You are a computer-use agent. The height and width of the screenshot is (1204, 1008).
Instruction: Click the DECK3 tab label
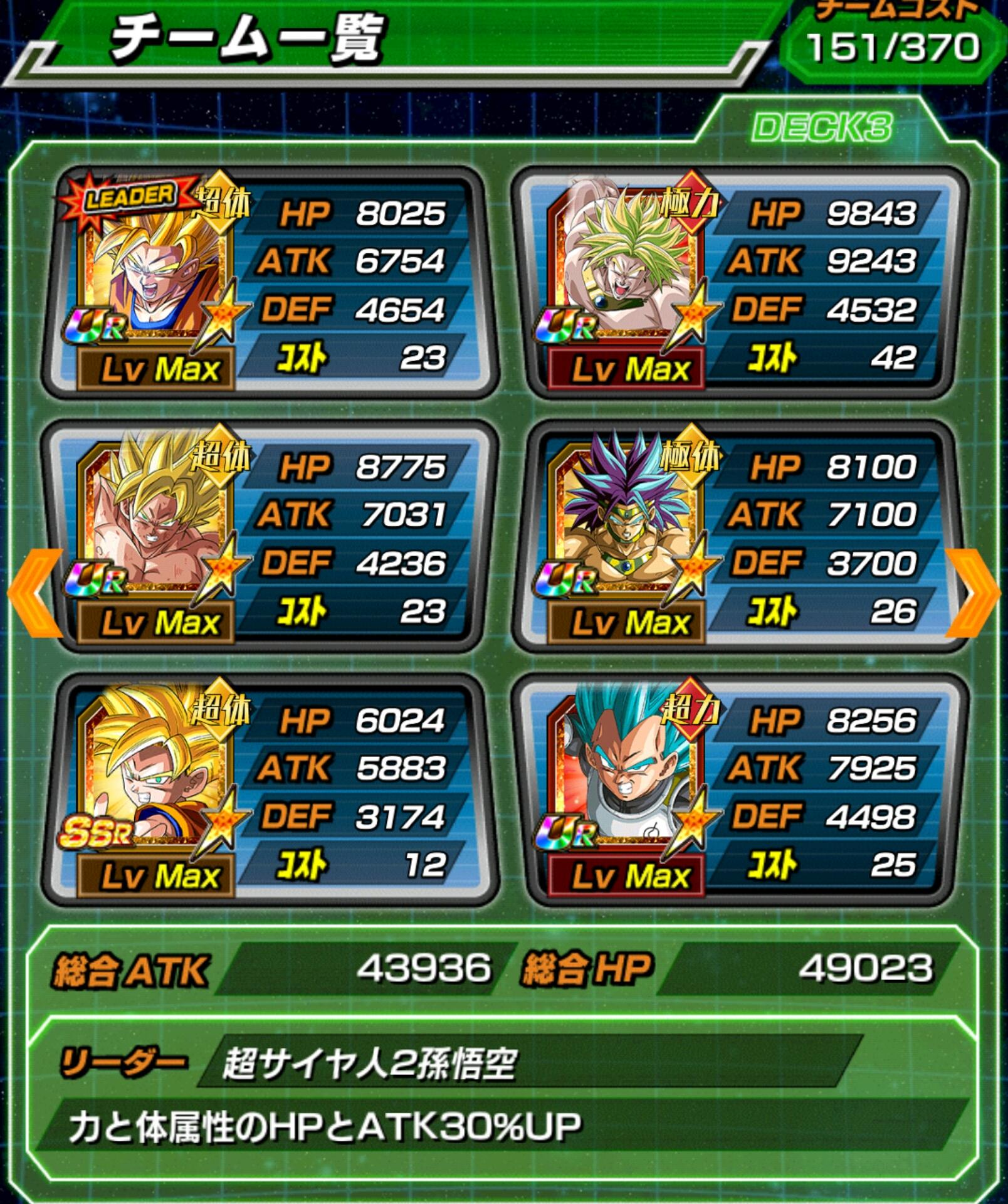821,127
